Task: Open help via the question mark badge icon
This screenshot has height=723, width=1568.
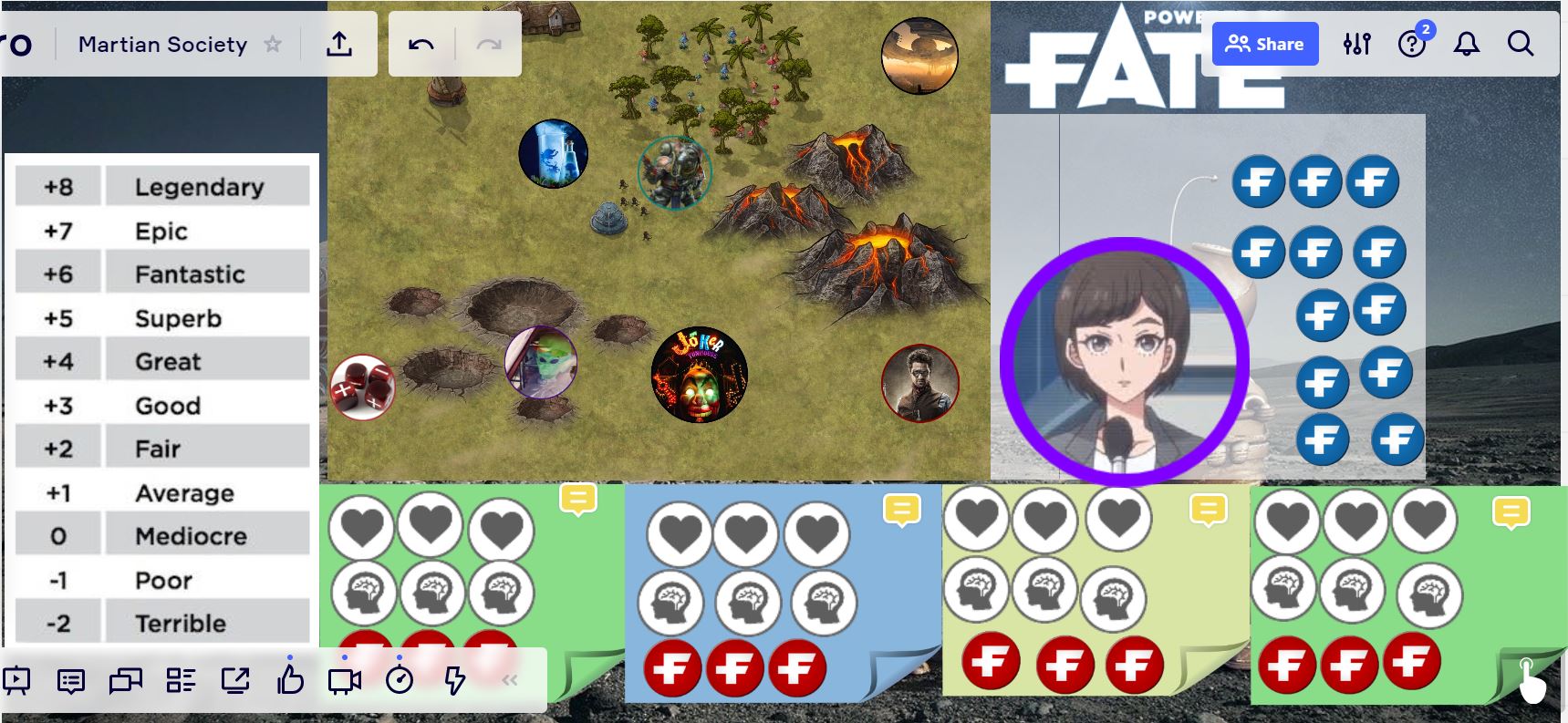Action: pos(1412,44)
